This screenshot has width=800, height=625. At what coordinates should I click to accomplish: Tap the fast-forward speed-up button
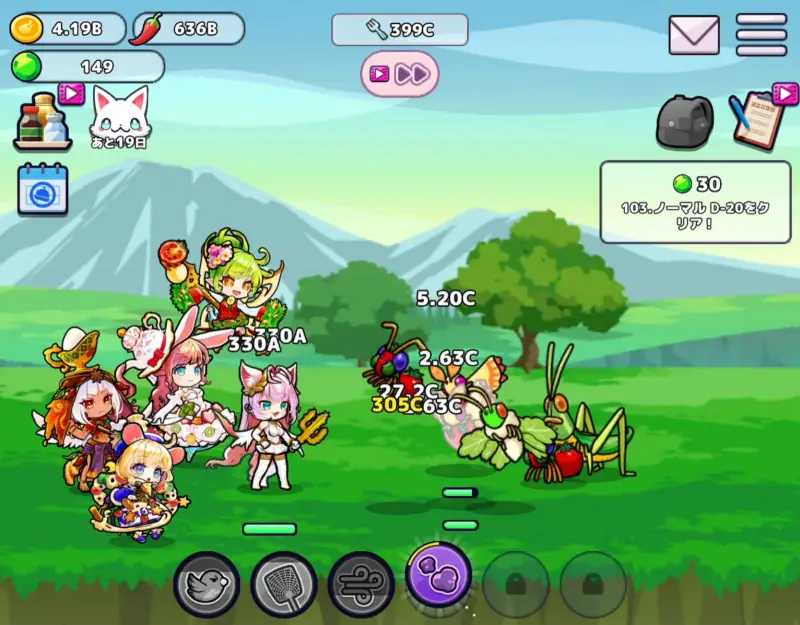tap(400, 74)
